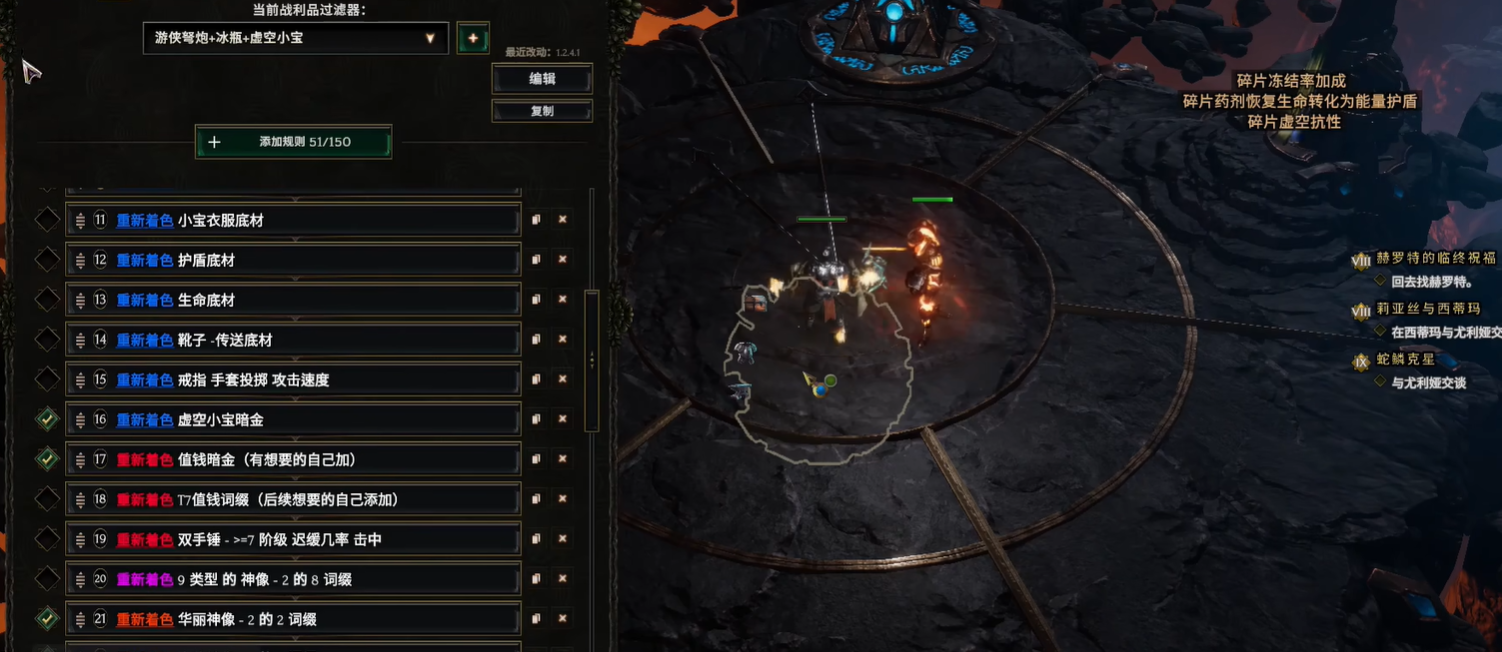Screen dimensions: 1502x652
Task: Add a new rule with 添加规则
Action: (x=293, y=142)
